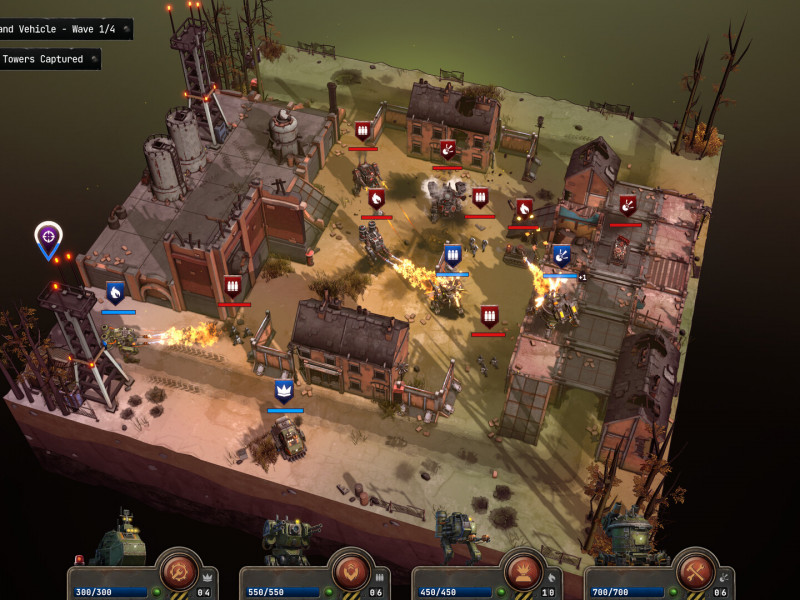This screenshot has width=800, height=600.
Task: Use the hammer and wrench repair ability
Action: click(x=695, y=569)
